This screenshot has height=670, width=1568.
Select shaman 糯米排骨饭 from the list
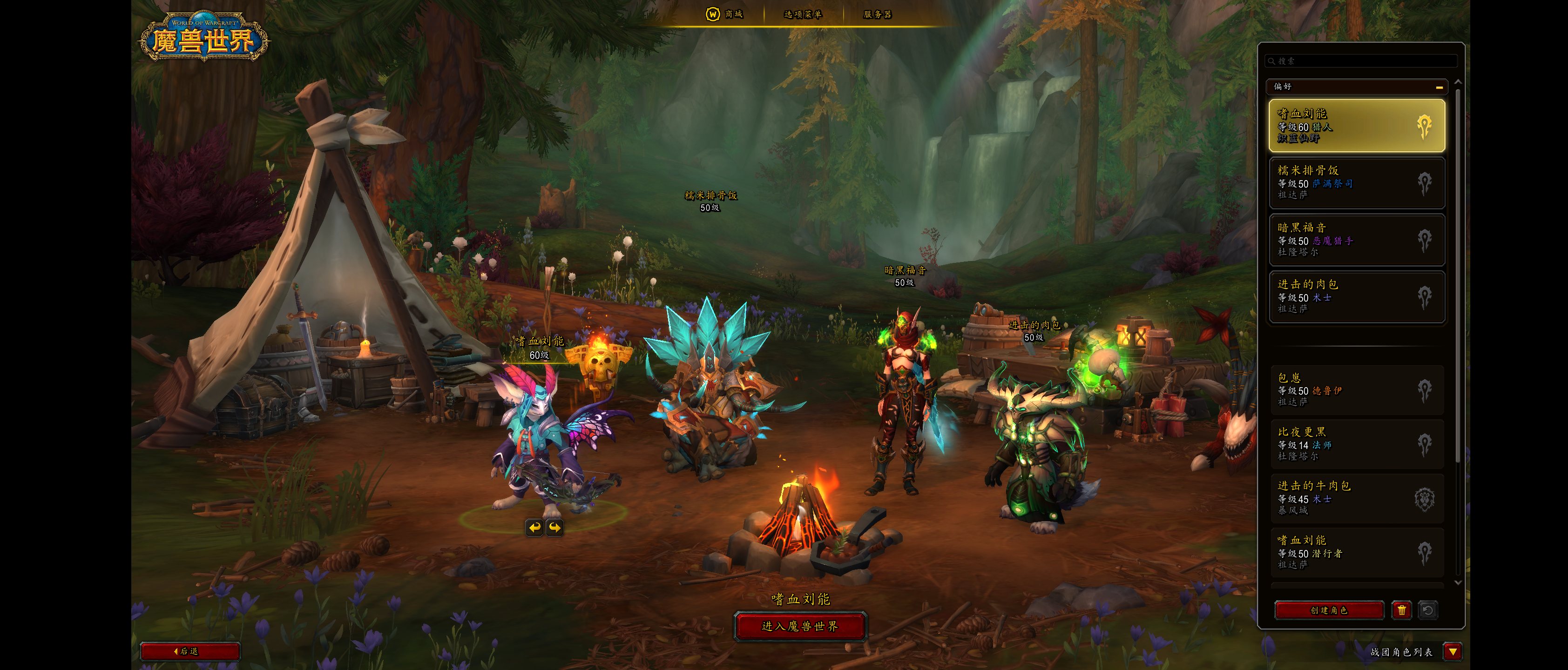1356,182
